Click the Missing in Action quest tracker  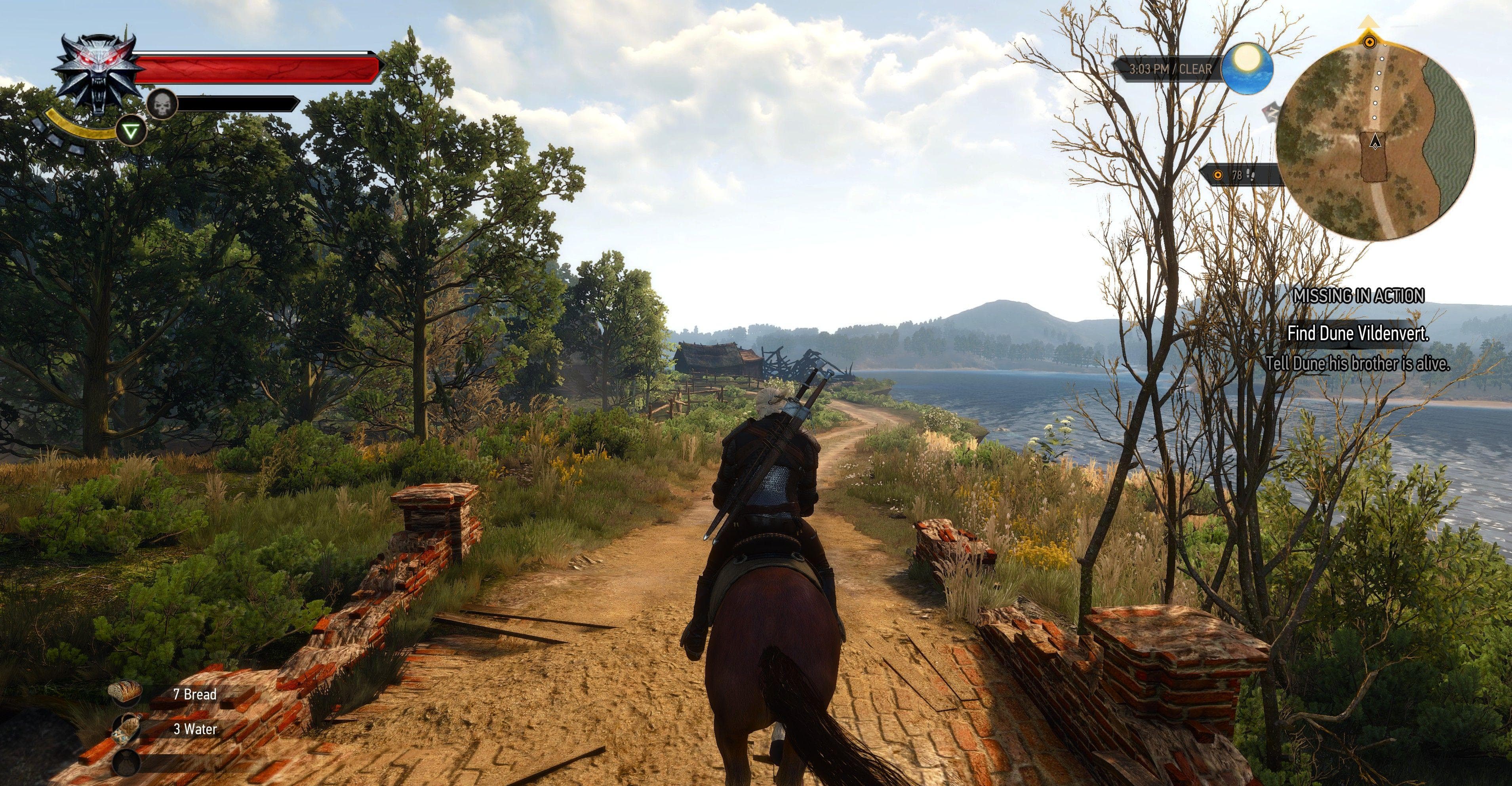click(x=1358, y=295)
